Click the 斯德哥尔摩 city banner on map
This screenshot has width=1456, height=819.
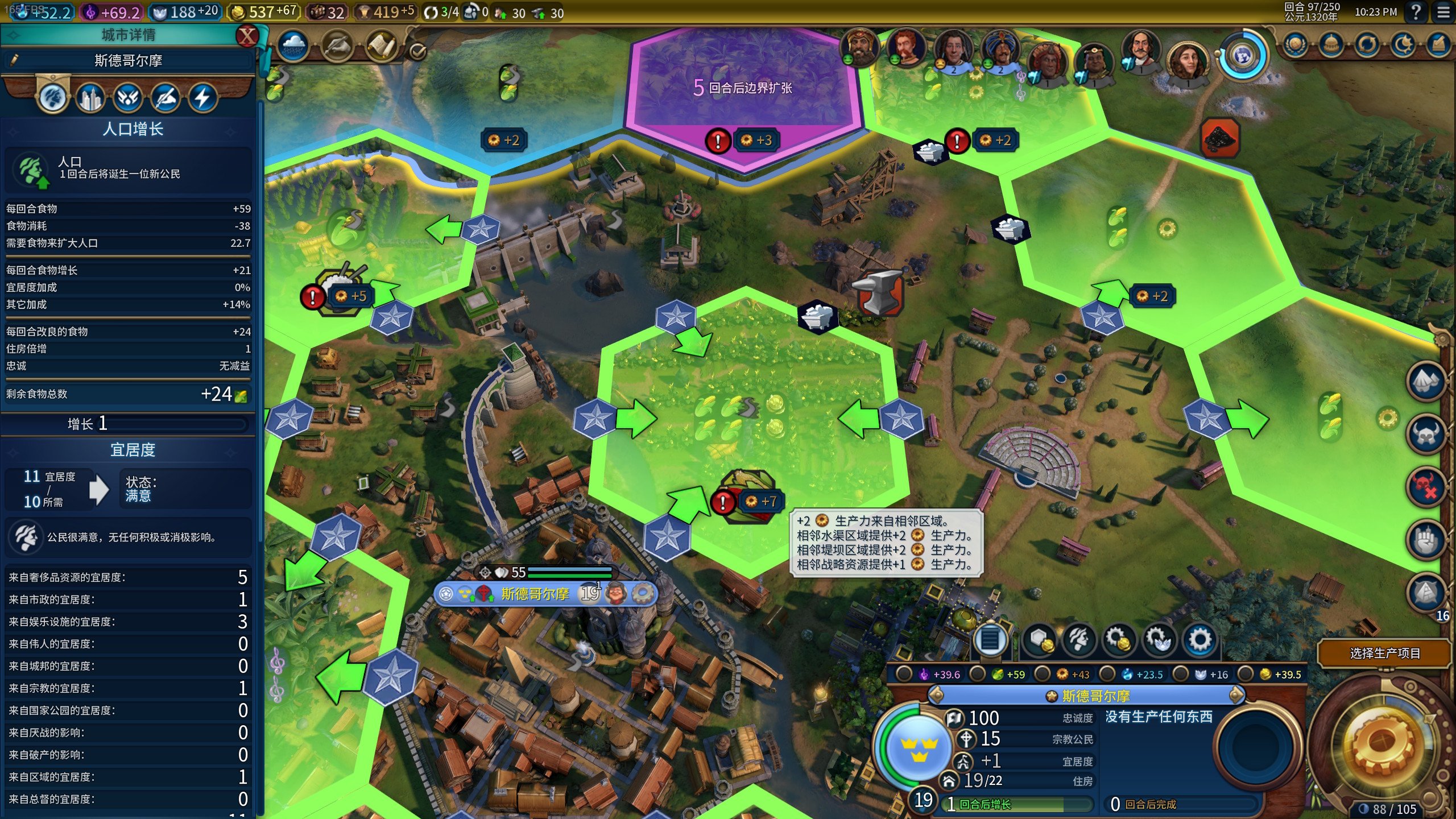(535, 594)
